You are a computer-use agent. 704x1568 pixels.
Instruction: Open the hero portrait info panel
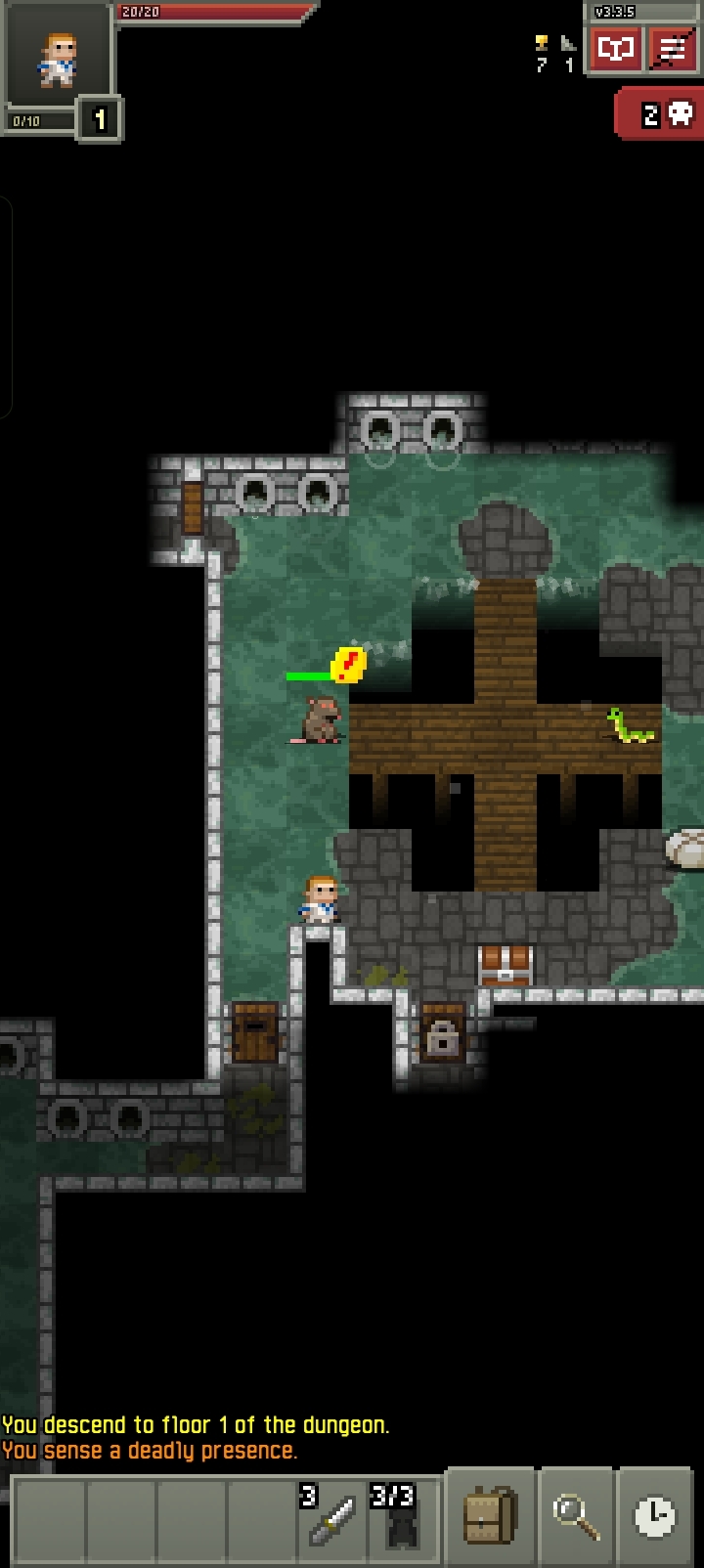[x=57, y=59]
